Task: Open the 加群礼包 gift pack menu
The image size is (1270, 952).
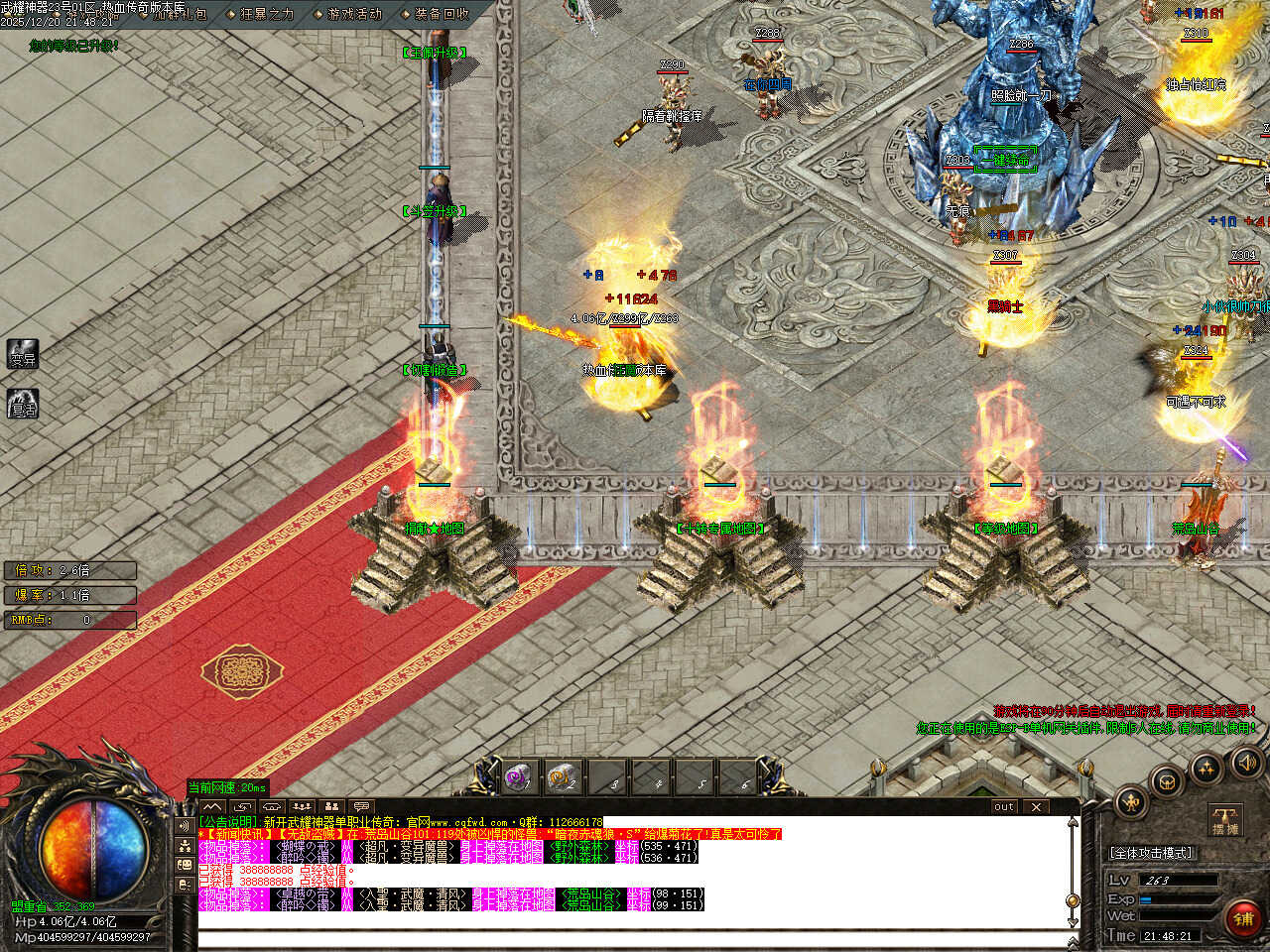Action: click(x=179, y=14)
